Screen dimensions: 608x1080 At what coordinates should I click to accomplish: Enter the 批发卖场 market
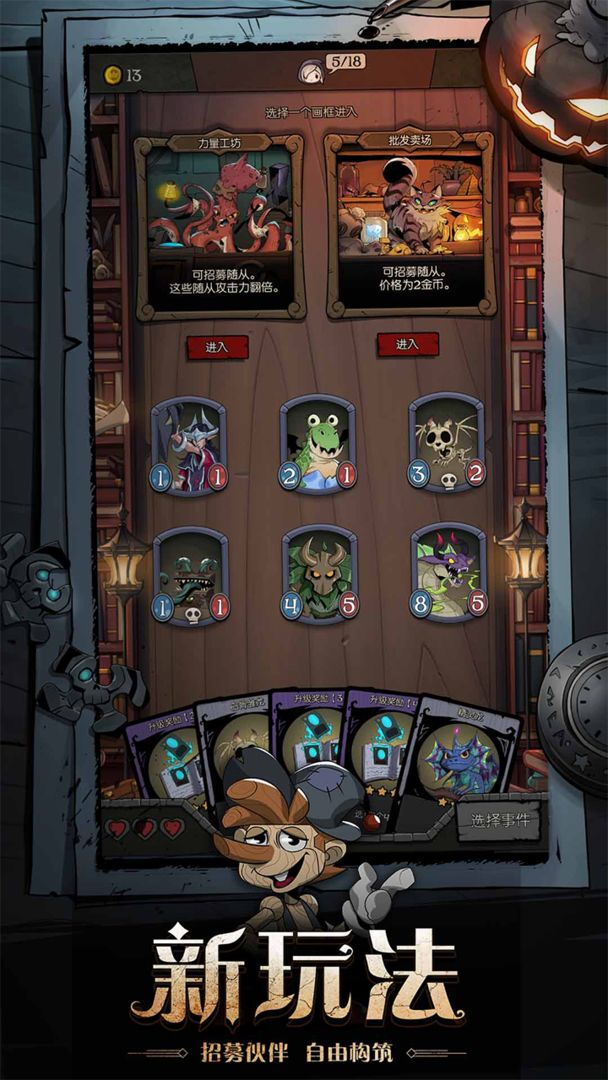point(407,344)
